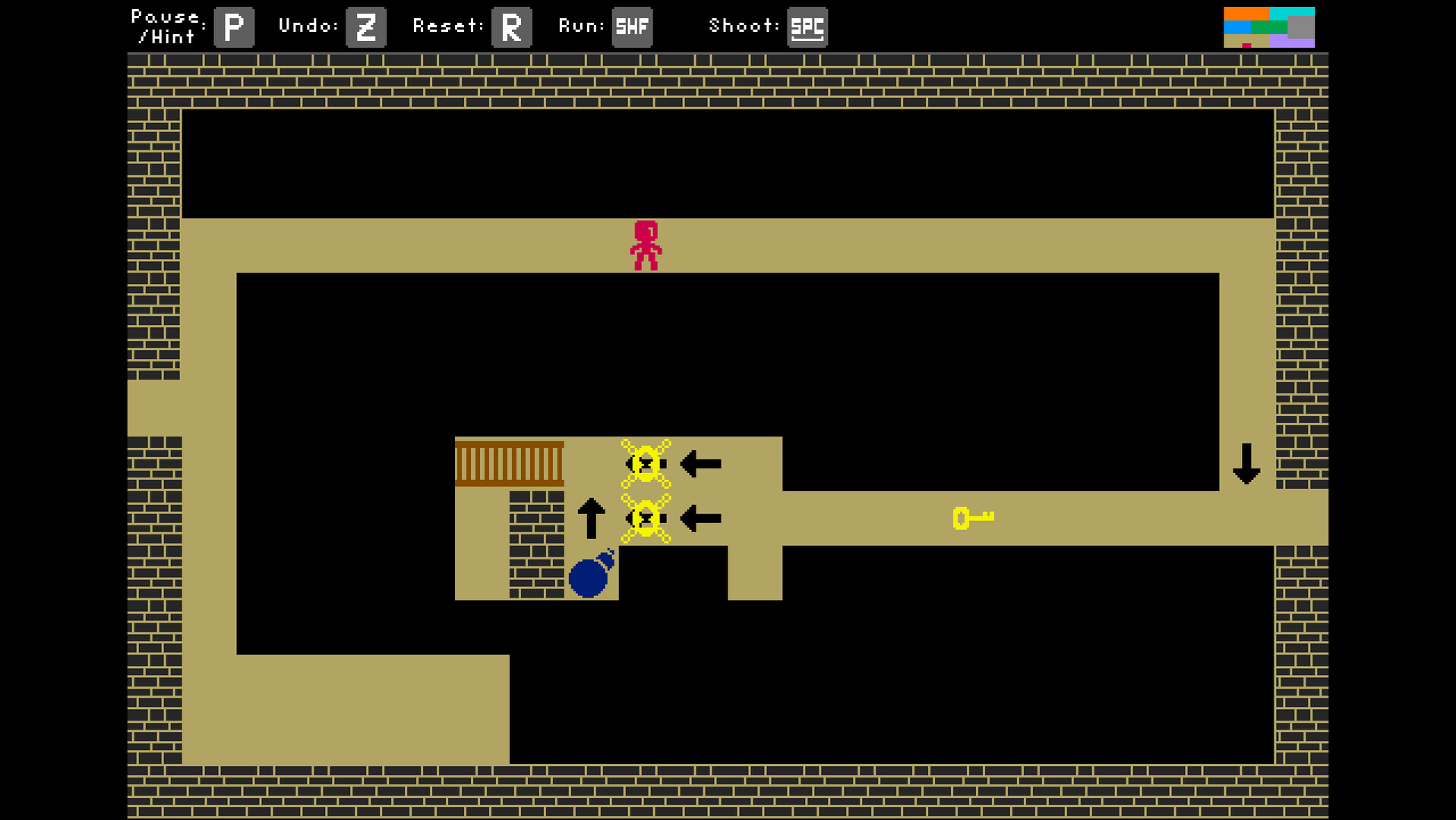
Task: Click the top left-pointing arrow tile
Action: pyautogui.click(x=700, y=463)
